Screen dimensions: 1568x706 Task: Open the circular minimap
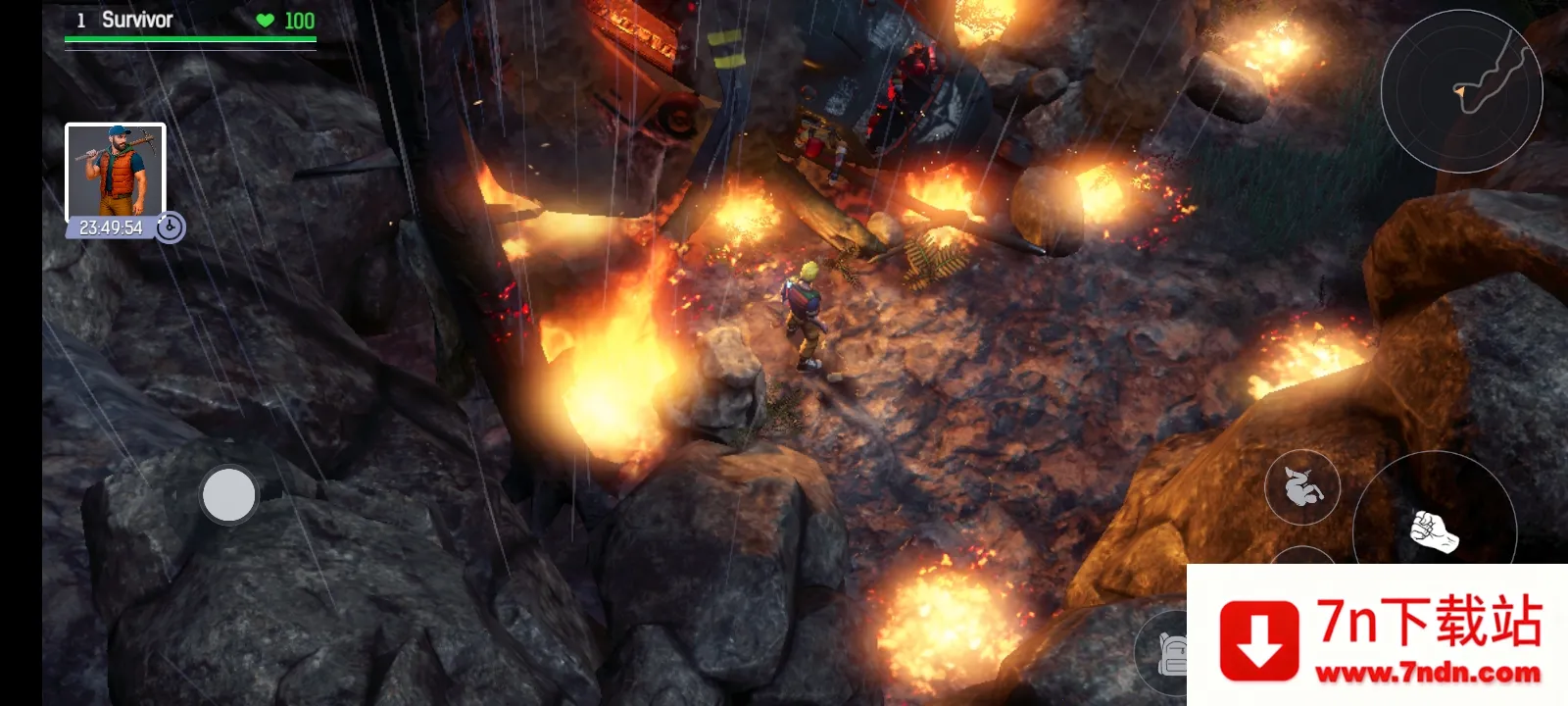point(1460,91)
